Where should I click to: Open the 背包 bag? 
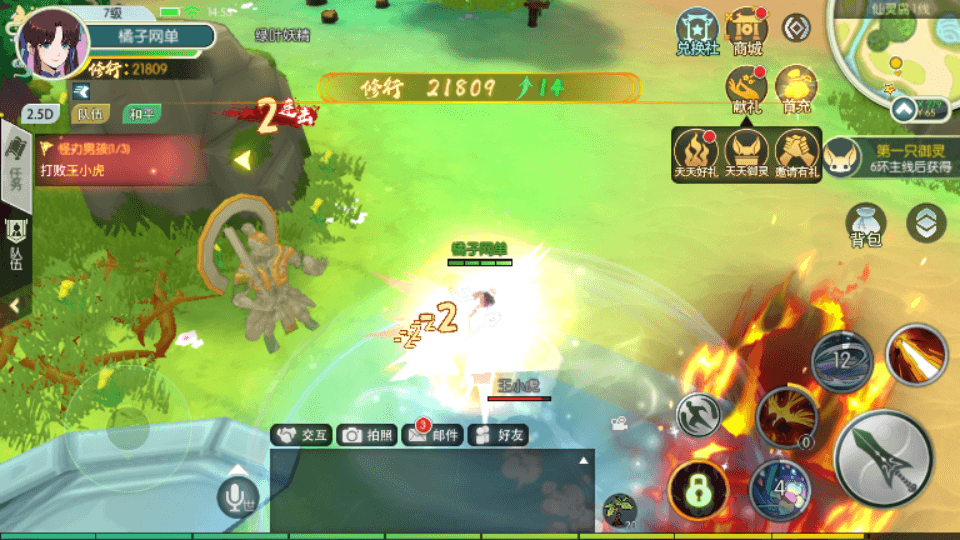click(x=865, y=224)
